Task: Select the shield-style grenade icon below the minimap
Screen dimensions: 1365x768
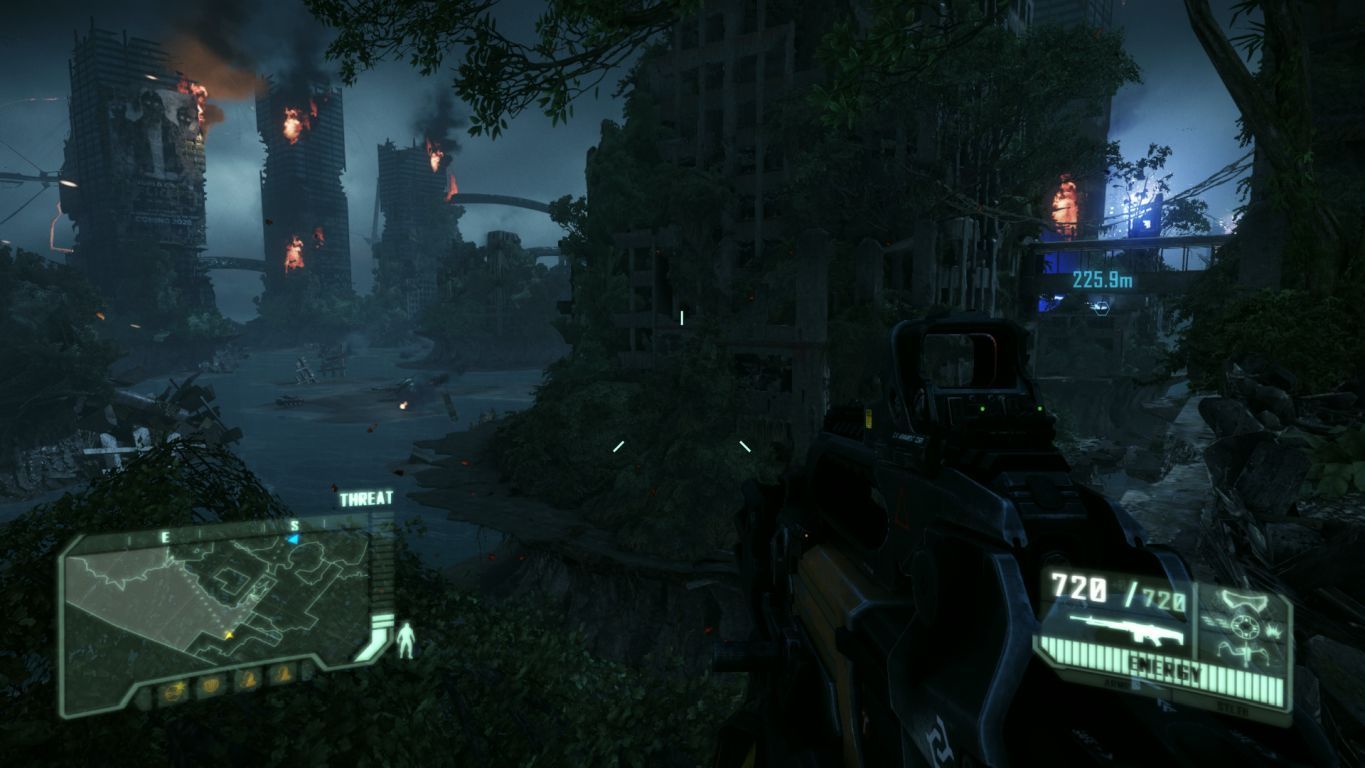Action: click(x=212, y=684)
